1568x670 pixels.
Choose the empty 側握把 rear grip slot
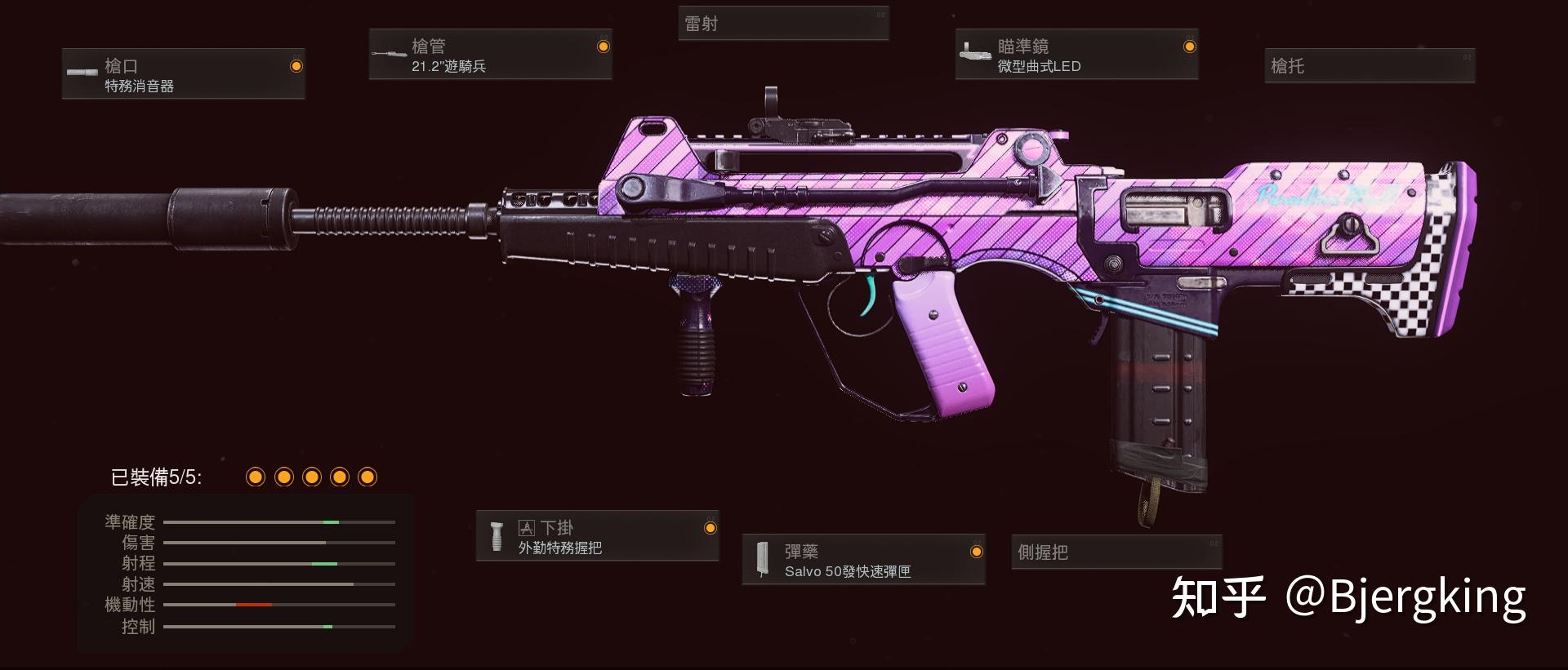coord(1116,552)
